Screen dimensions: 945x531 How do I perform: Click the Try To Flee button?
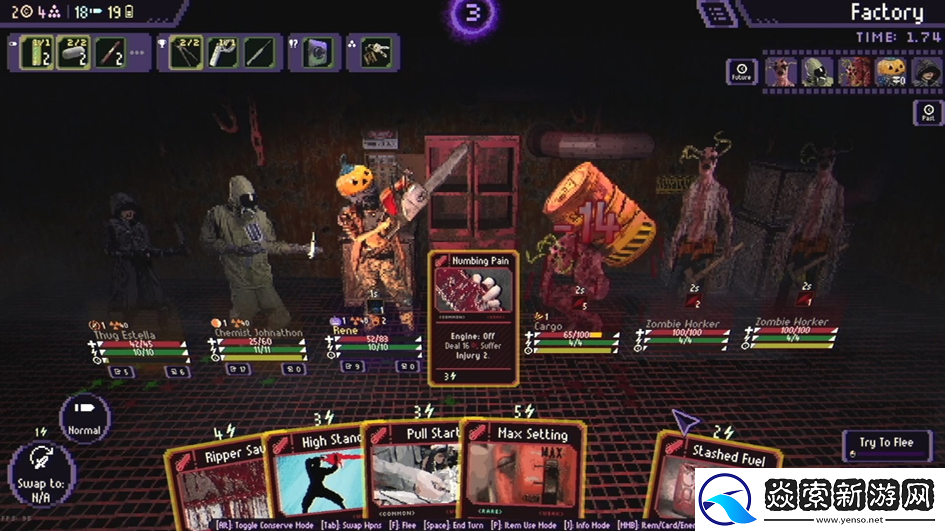[886, 445]
